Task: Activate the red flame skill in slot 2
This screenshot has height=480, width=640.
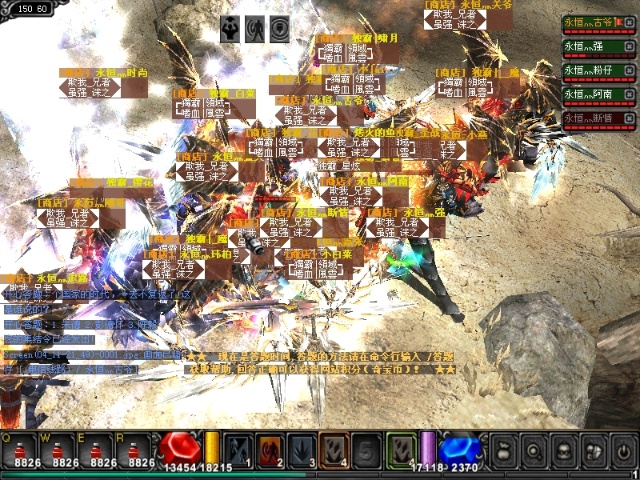Action: pos(270,448)
